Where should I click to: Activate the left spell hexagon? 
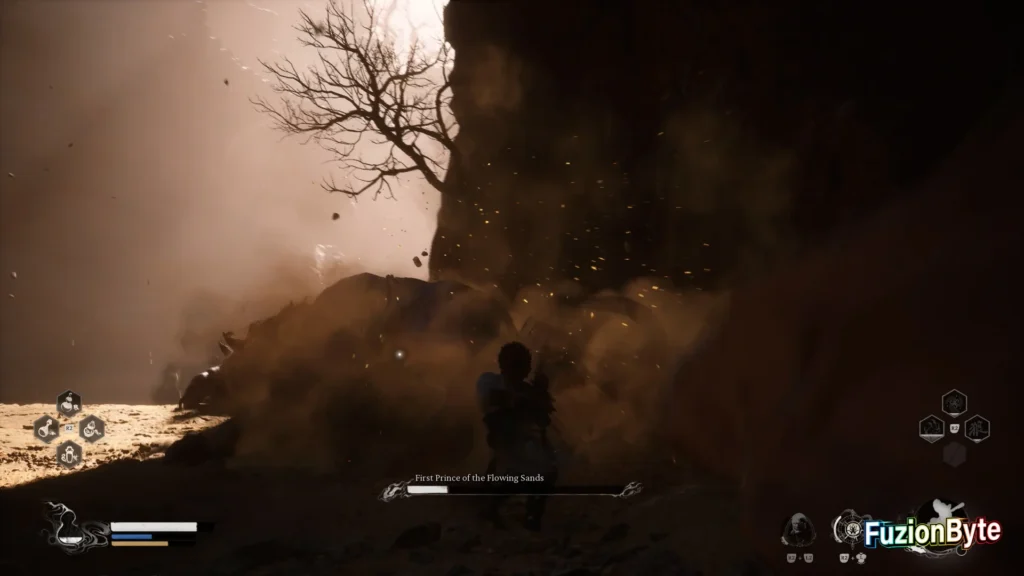[x=932, y=429]
